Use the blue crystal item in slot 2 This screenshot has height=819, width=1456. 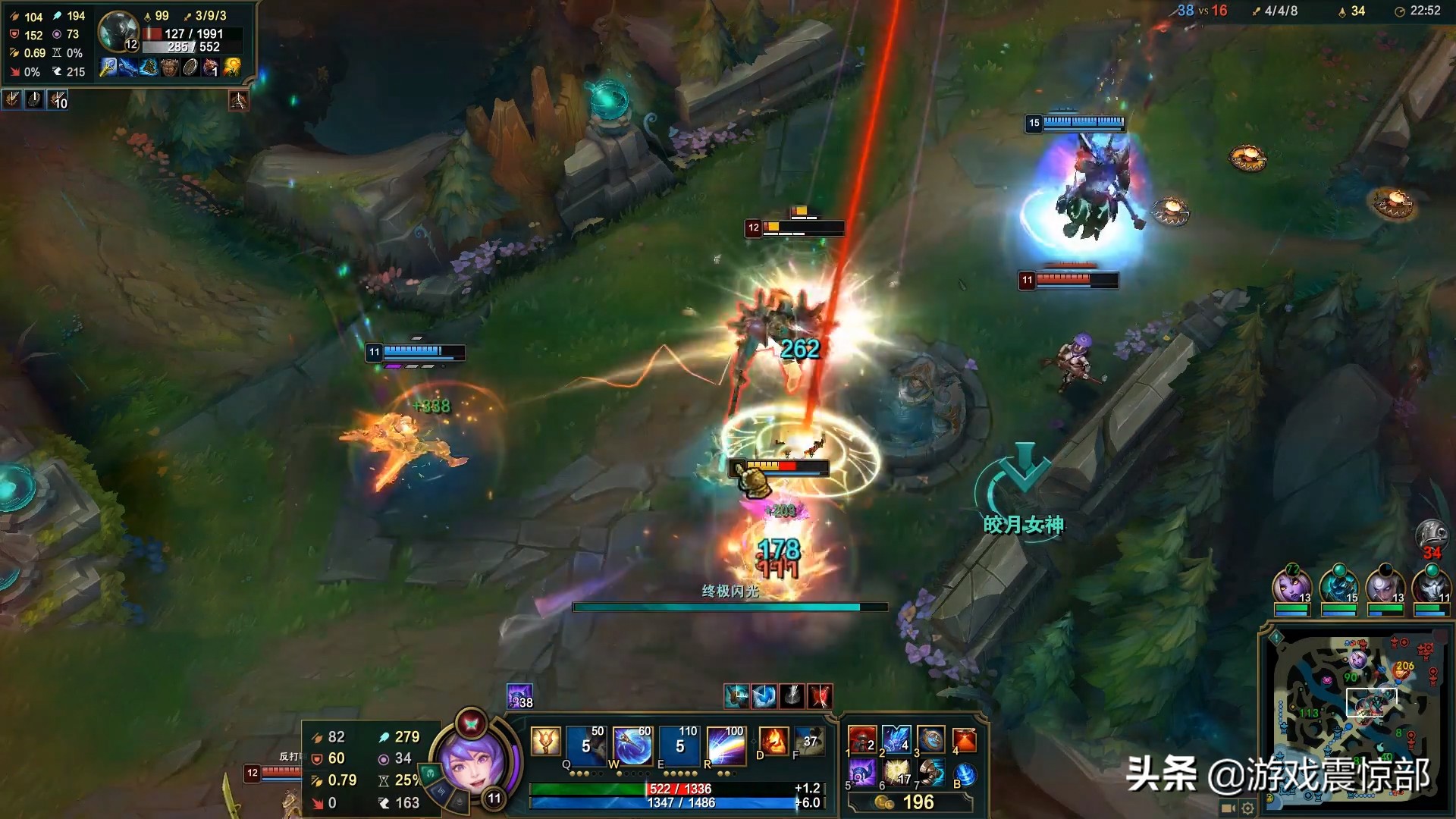click(x=896, y=739)
